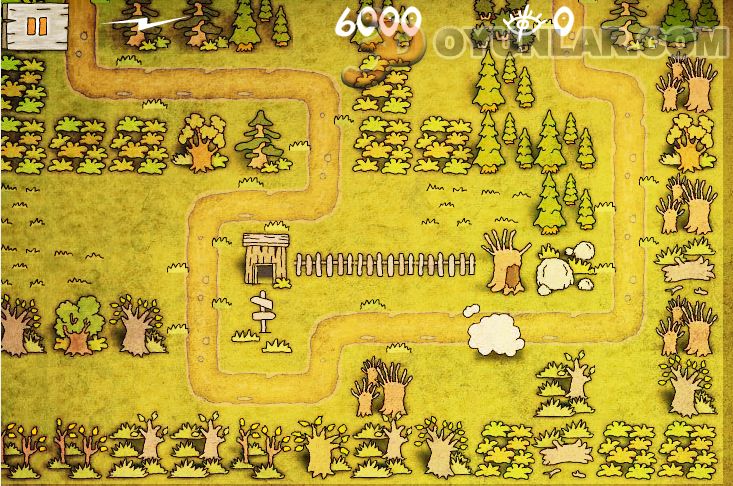Pause the game with the wooden pause button
This screenshot has width=733, height=486.
[36, 27]
